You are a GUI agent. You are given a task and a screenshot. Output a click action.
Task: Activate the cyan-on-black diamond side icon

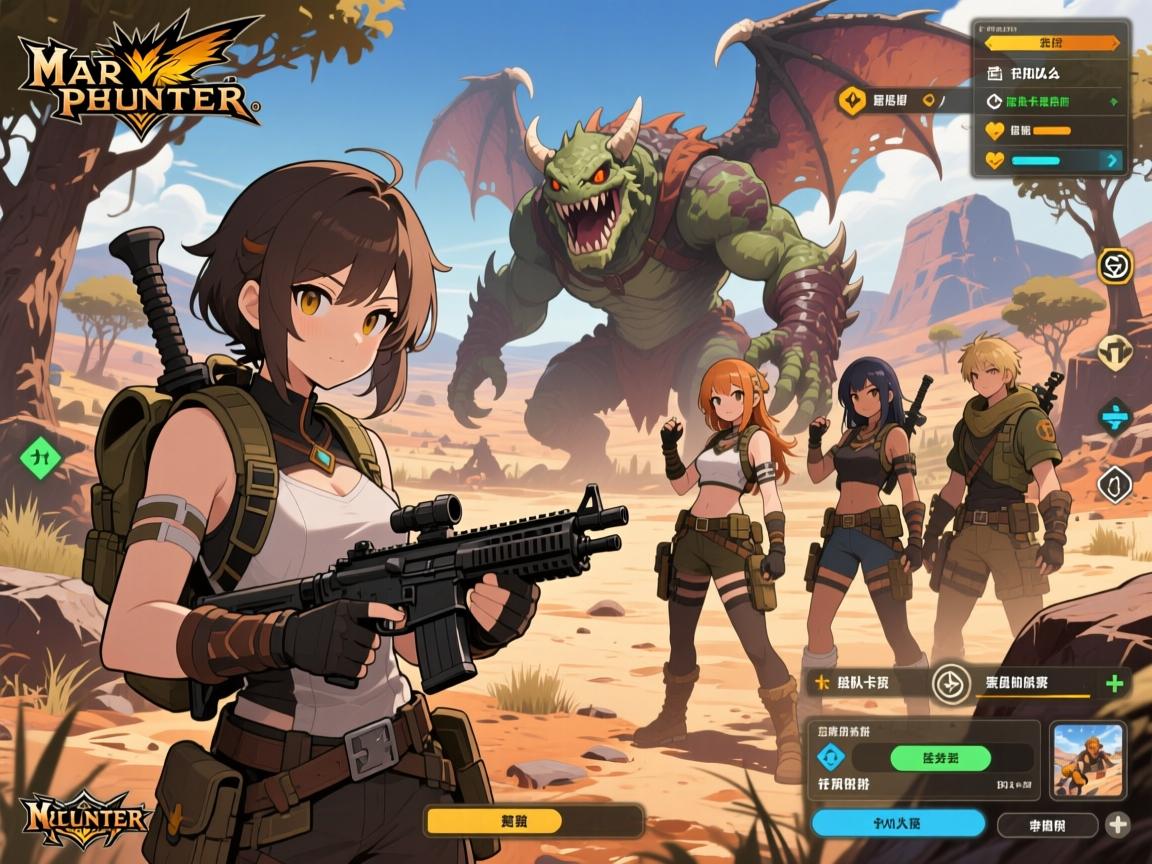(1114, 416)
